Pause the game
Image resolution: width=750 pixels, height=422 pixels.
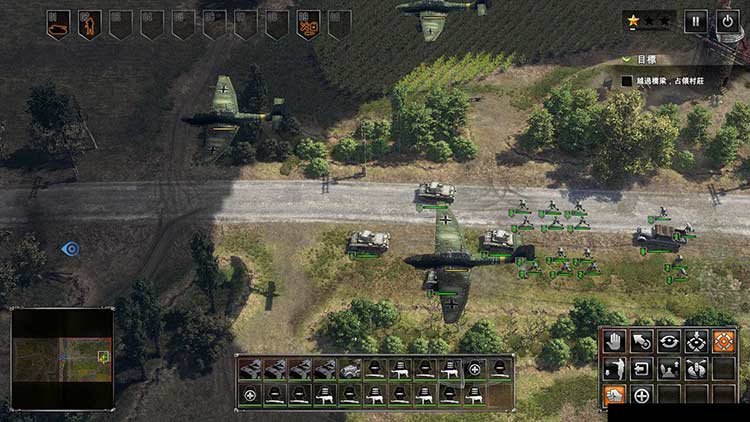(694, 21)
